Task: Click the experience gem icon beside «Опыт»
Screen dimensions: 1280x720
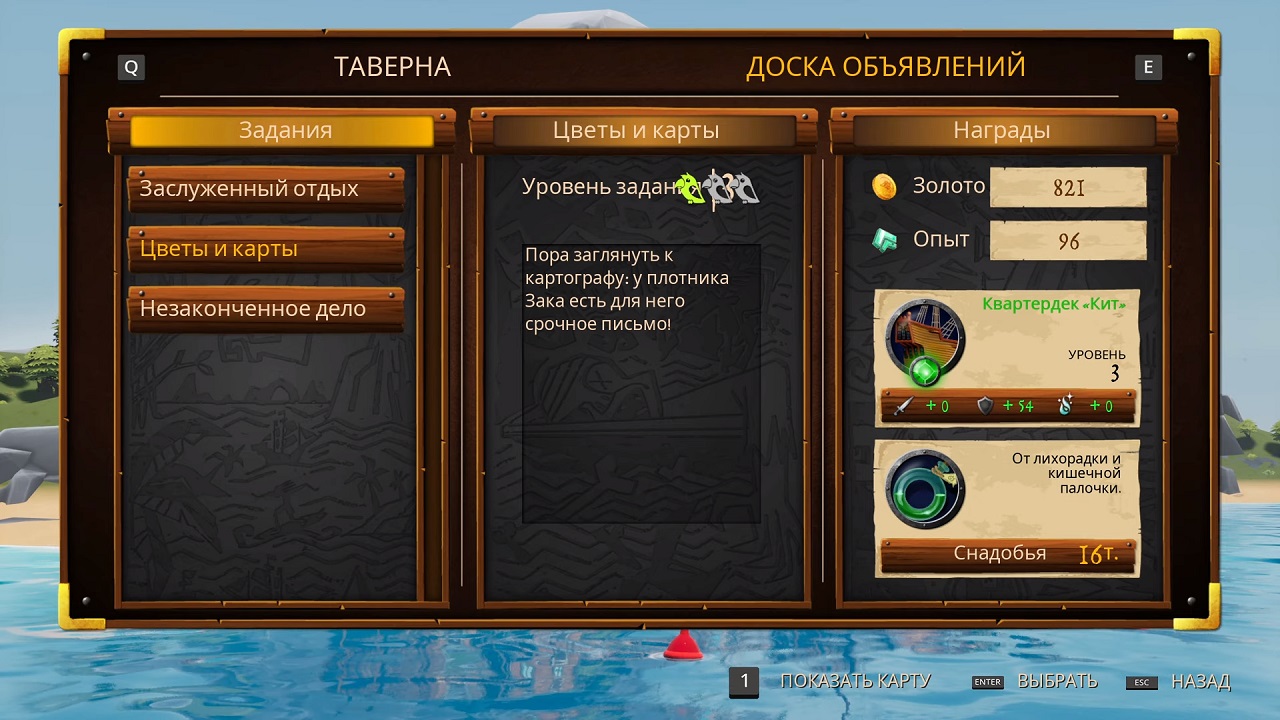Action: click(x=884, y=240)
